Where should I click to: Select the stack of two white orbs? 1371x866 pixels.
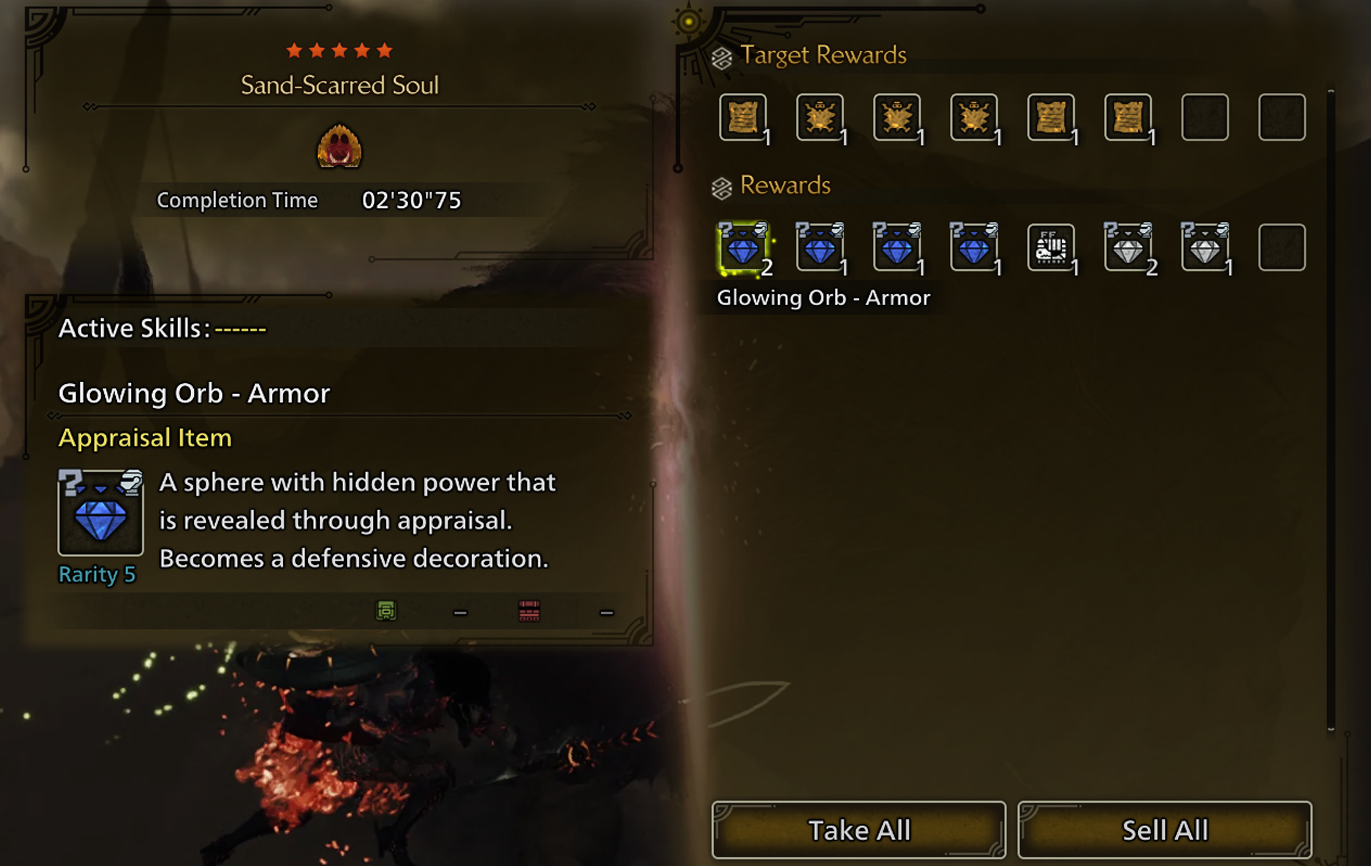pyautogui.click(x=1128, y=246)
